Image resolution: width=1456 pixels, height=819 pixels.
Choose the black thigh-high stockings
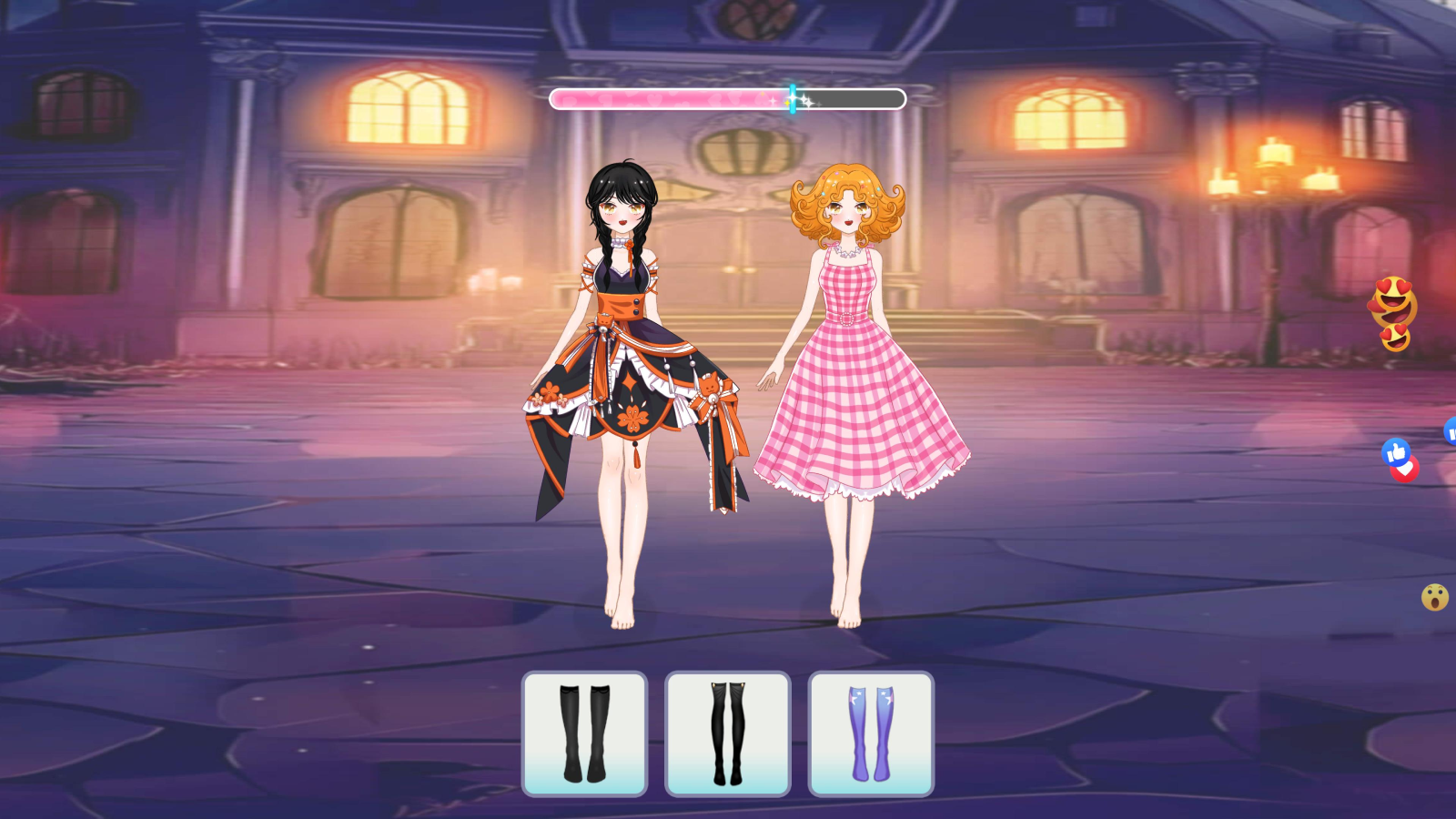click(x=728, y=733)
